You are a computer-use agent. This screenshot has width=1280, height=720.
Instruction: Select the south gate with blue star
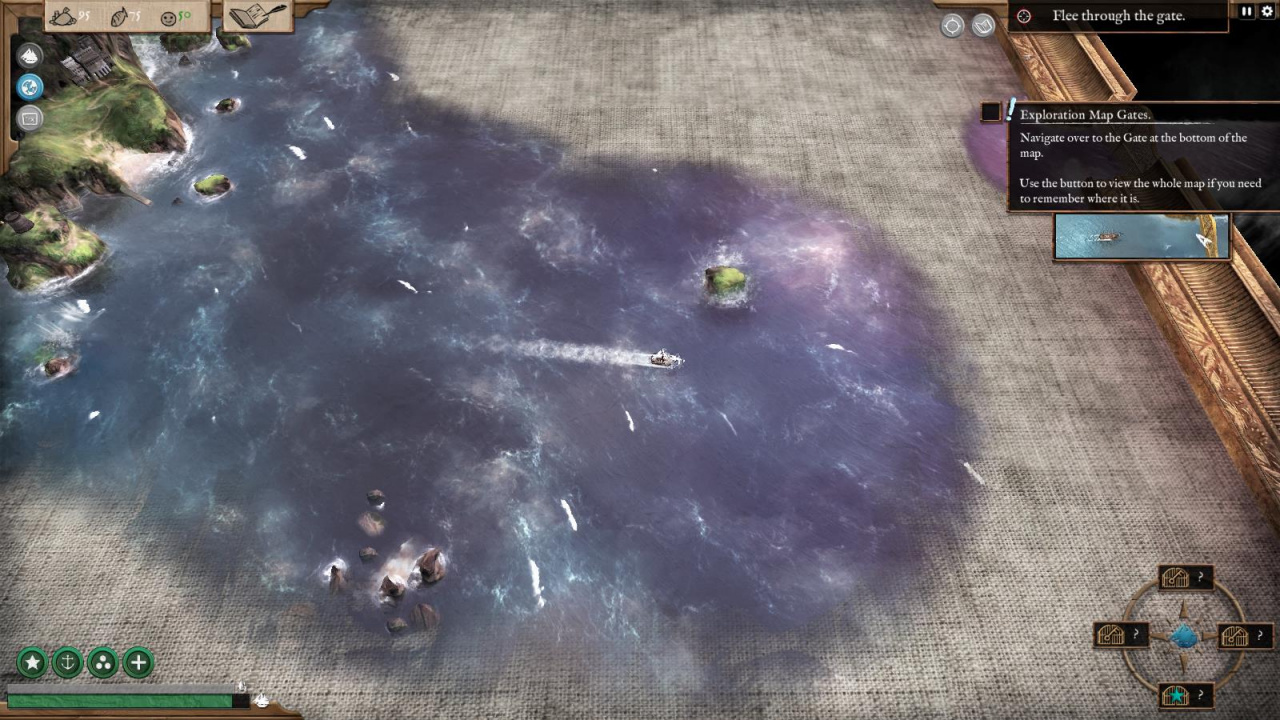point(1177,695)
